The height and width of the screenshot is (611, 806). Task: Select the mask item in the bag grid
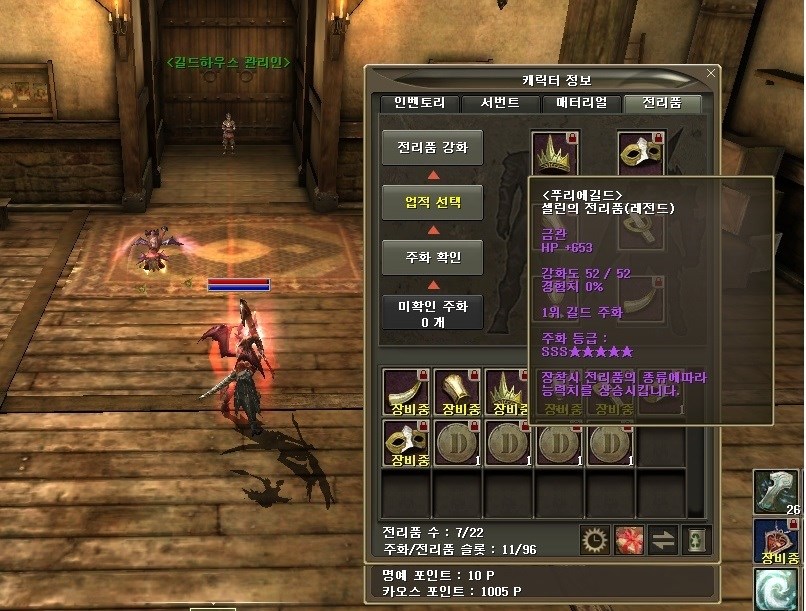click(x=406, y=443)
